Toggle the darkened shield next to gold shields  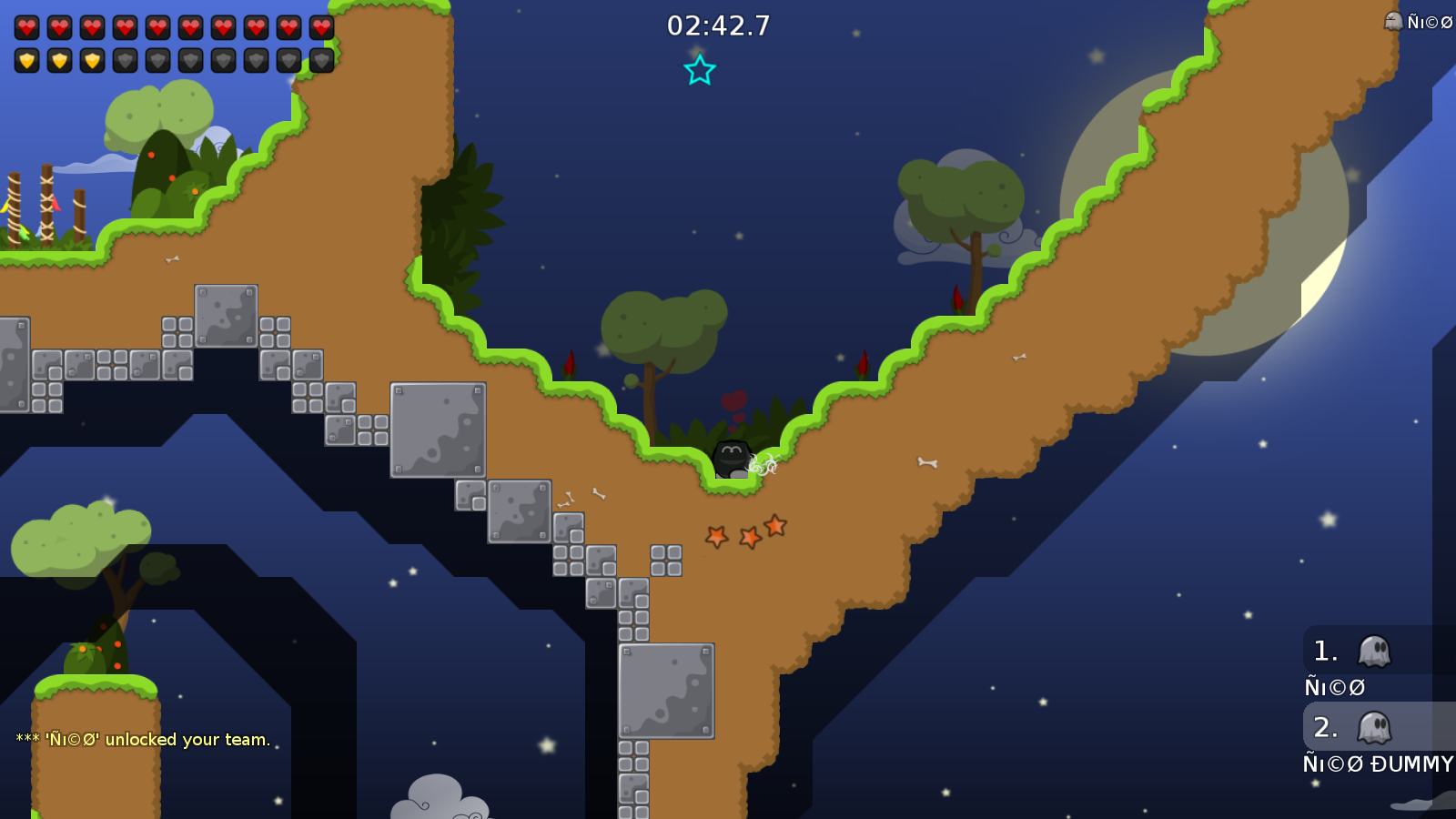click(x=124, y=60)
